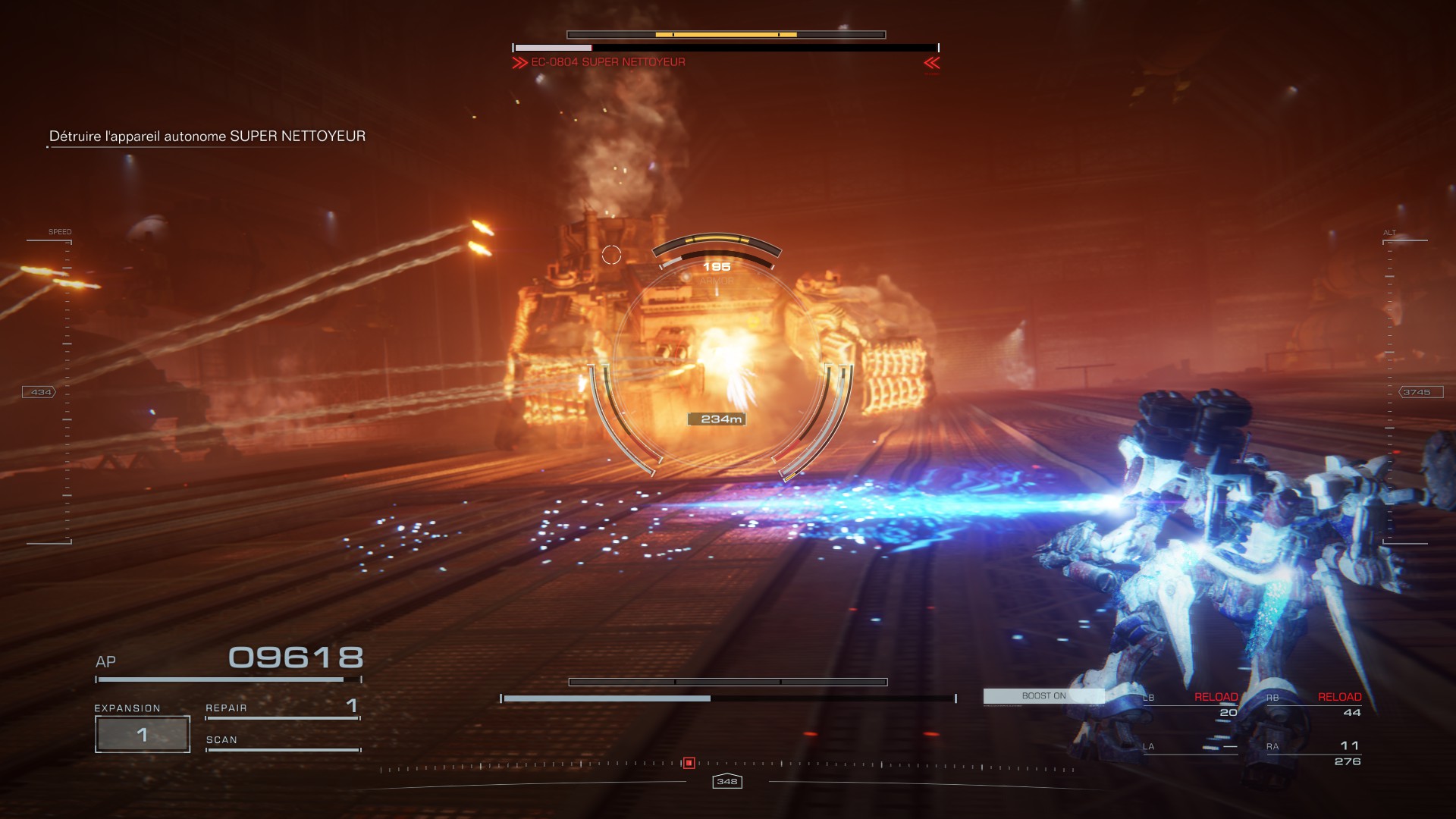Use the Repair kit entry
Image resolution: width=1456 pixels, height=819 pixels.
click(x=282, y=708)
